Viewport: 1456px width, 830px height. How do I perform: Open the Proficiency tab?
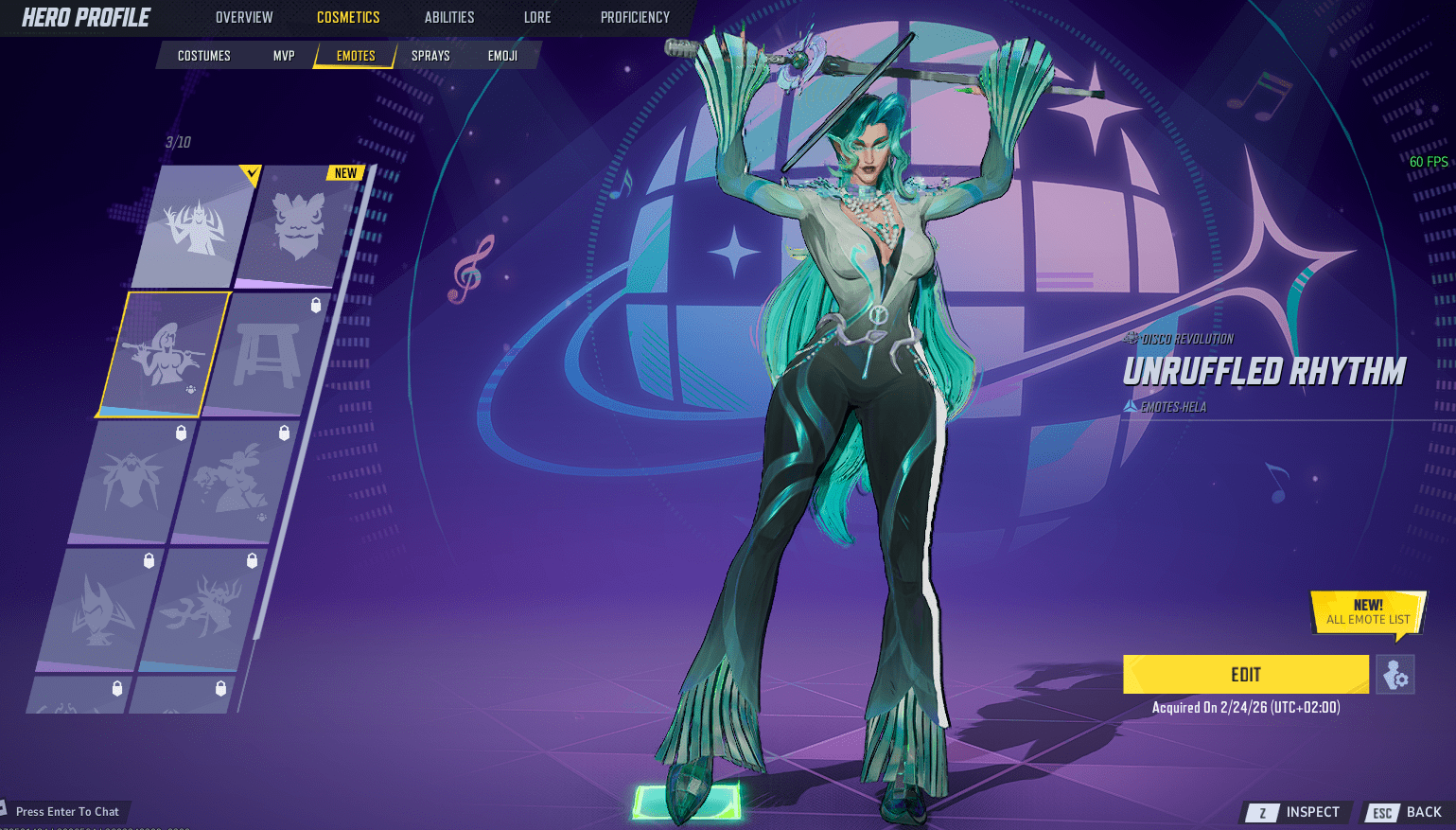(x=635, y=17)
